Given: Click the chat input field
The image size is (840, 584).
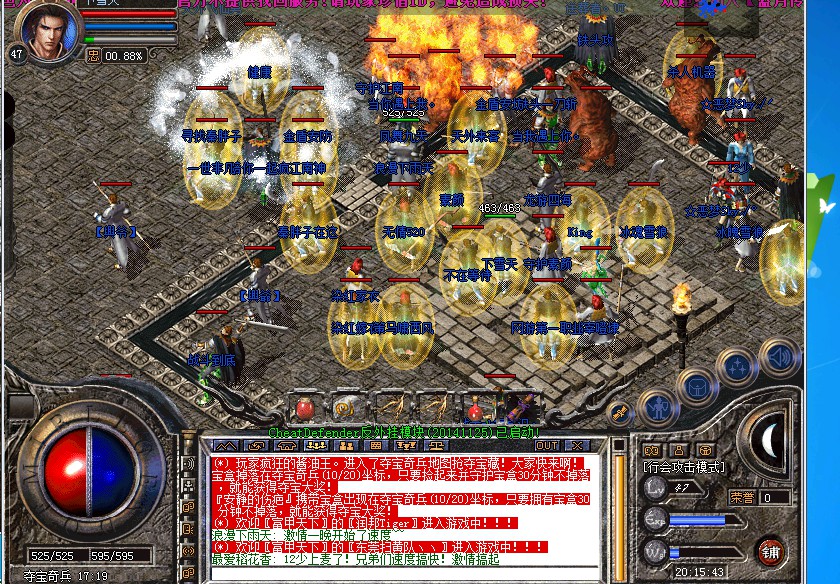Looking at the screenshot, I should click(x=400, y=573).
